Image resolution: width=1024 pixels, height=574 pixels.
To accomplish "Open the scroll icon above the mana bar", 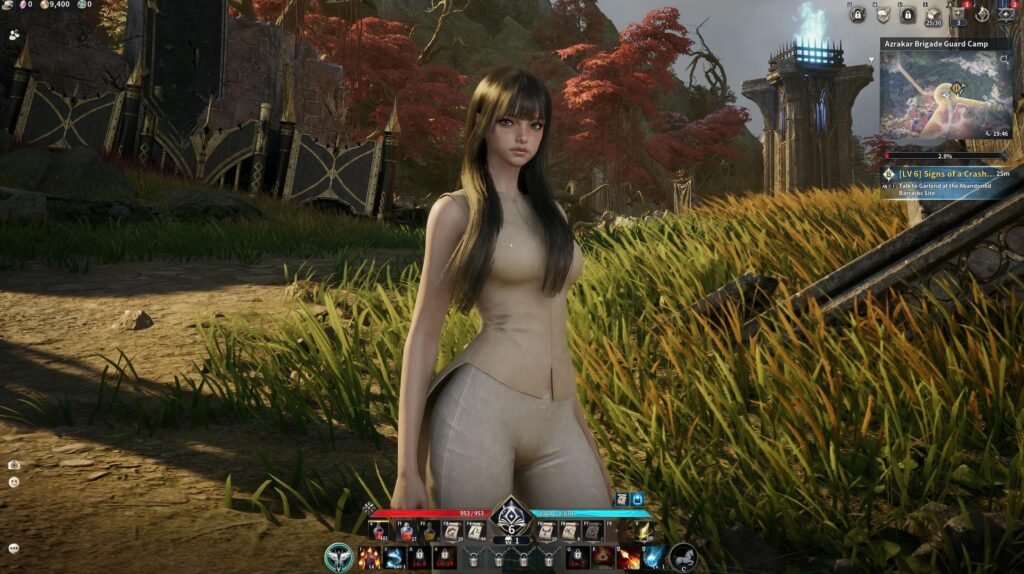I will (x=620, y=499).
